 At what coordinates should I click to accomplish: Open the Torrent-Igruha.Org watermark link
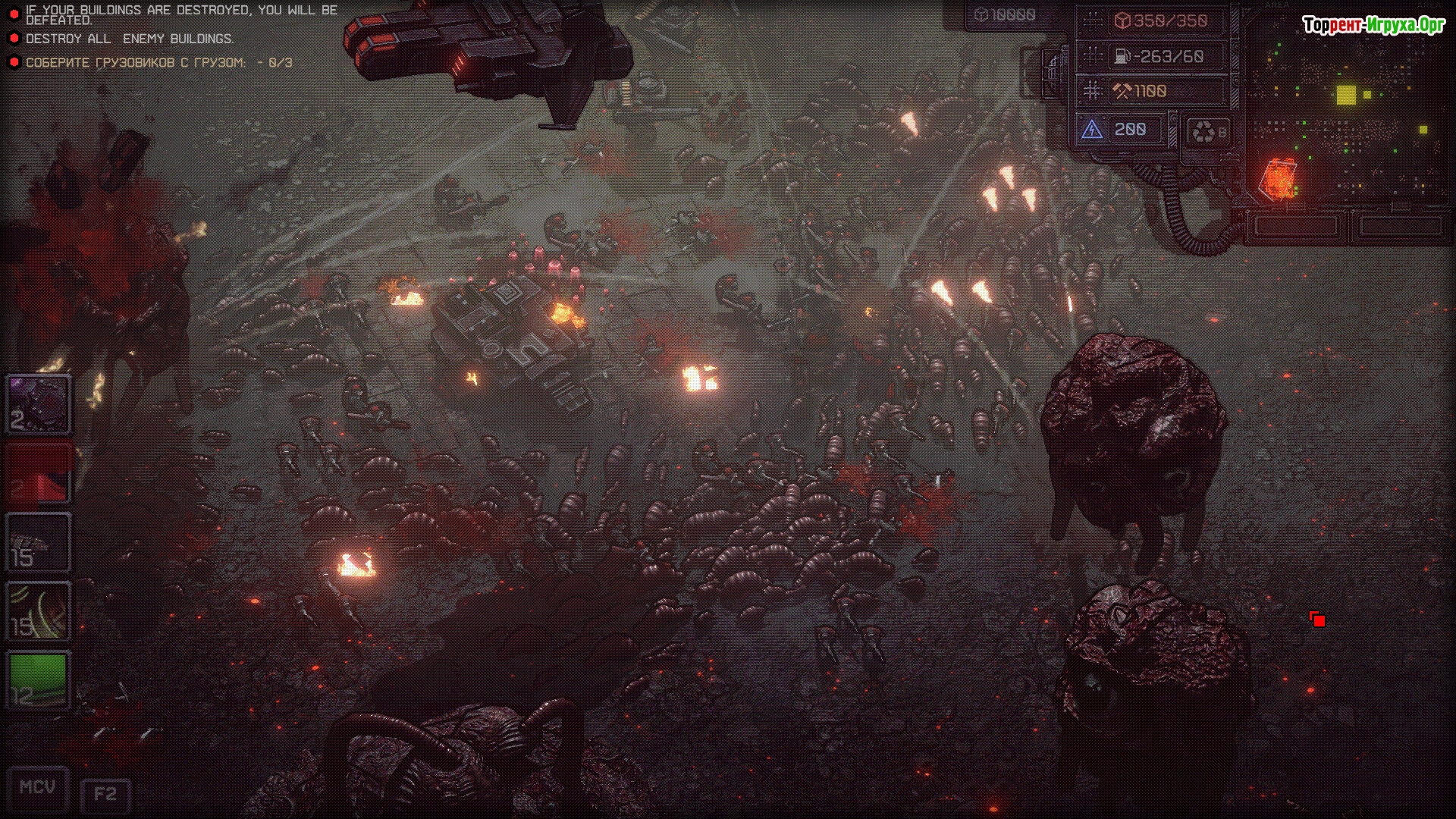pos(1373,26)
